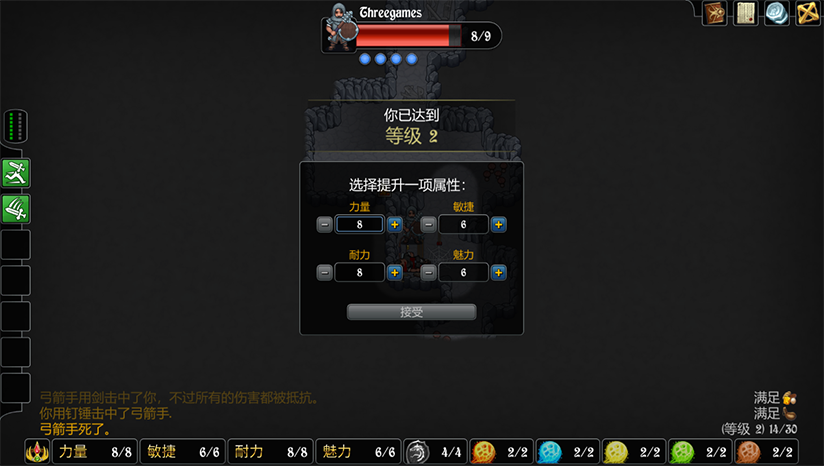Open the parchment scroll journal icon
Image resolution: width=824 pixels, height=466 pixels.
[745, 13]
